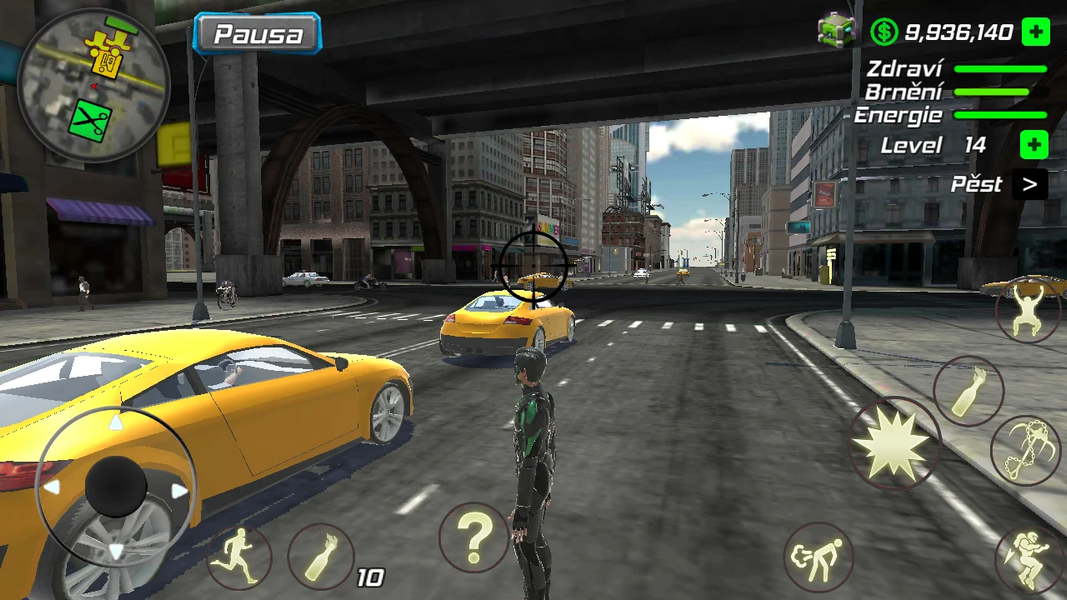Use the rope hook ability
Image resolution: width=1067 pixels, height=600 pixels.
pyautogui.click(x=1025, y=450)
